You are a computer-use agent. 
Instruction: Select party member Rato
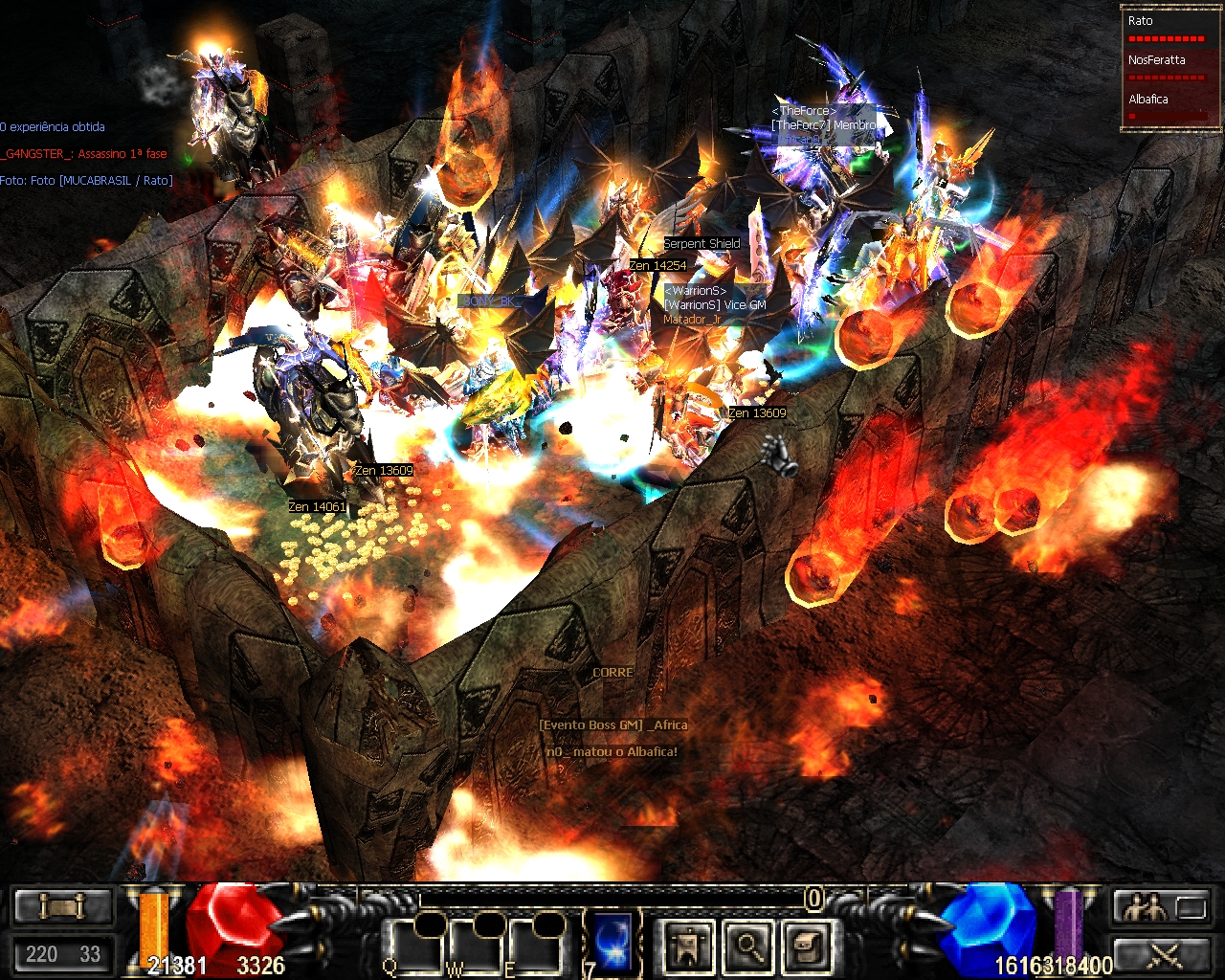tap(1166, 29)
